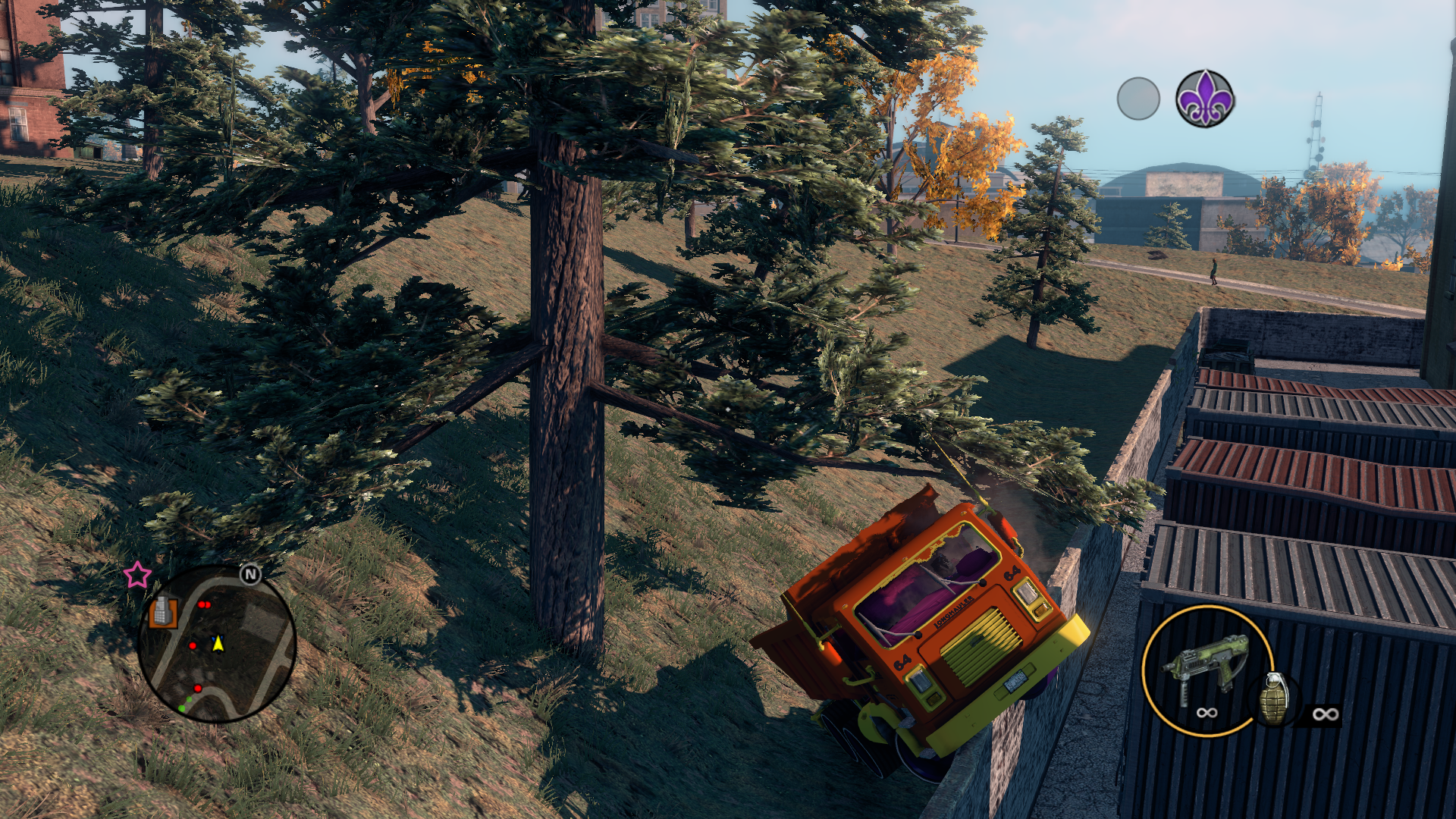Click the yellow player arrow on the minimap

coord(218,644)
